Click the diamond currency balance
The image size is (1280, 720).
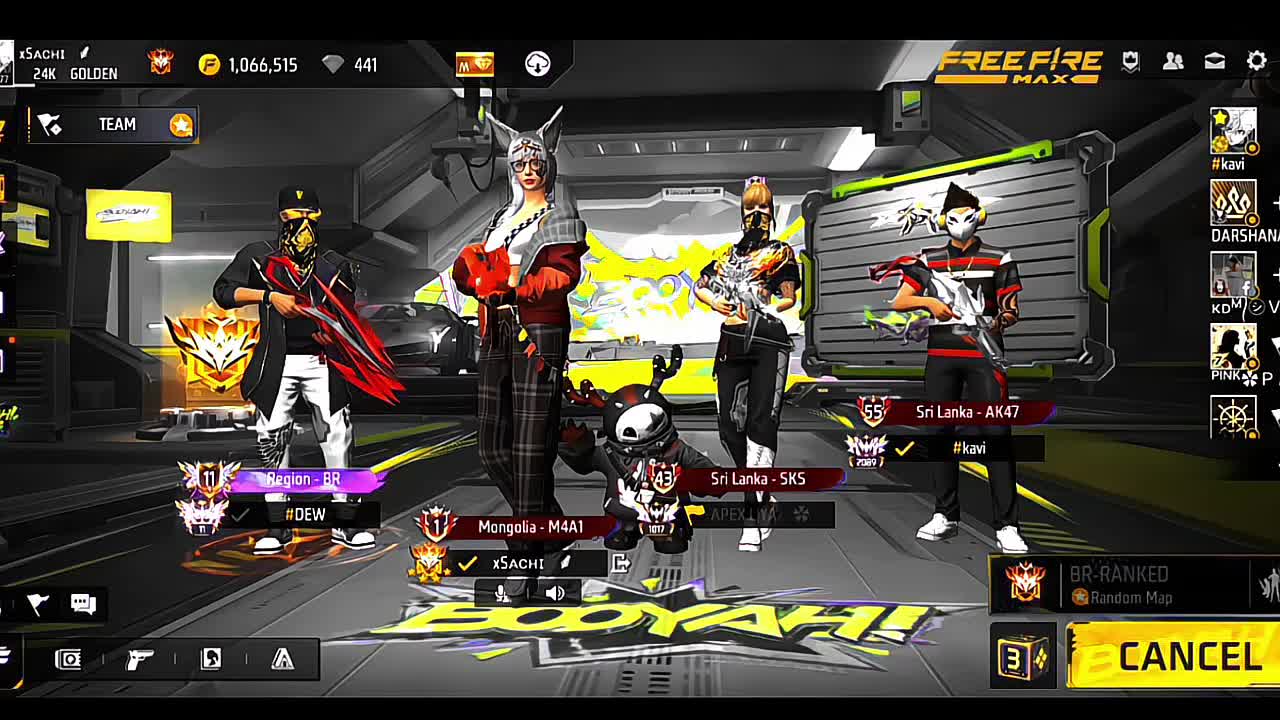click(350, 65)
